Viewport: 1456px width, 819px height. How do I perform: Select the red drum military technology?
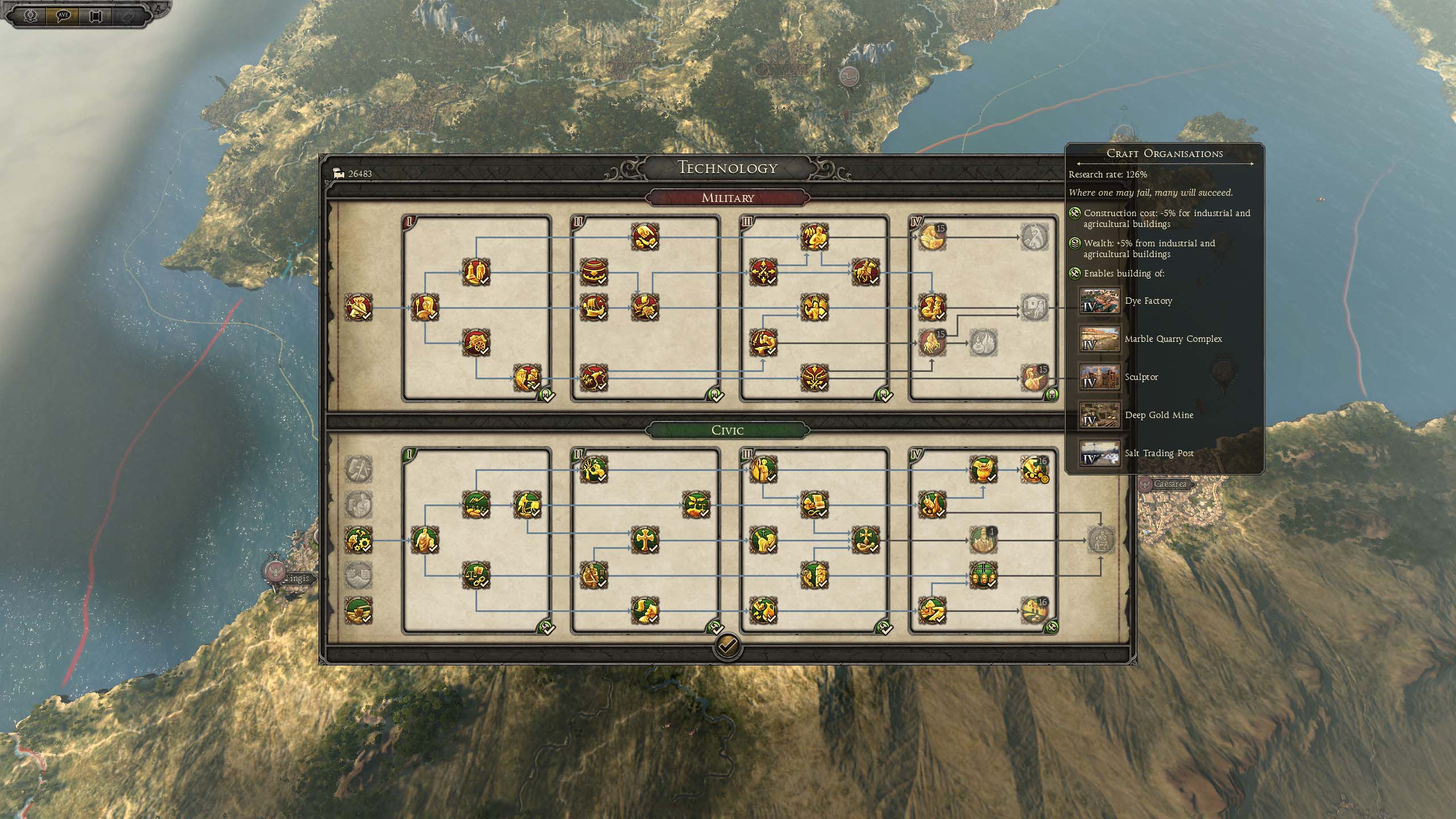(x=594, y=272)
